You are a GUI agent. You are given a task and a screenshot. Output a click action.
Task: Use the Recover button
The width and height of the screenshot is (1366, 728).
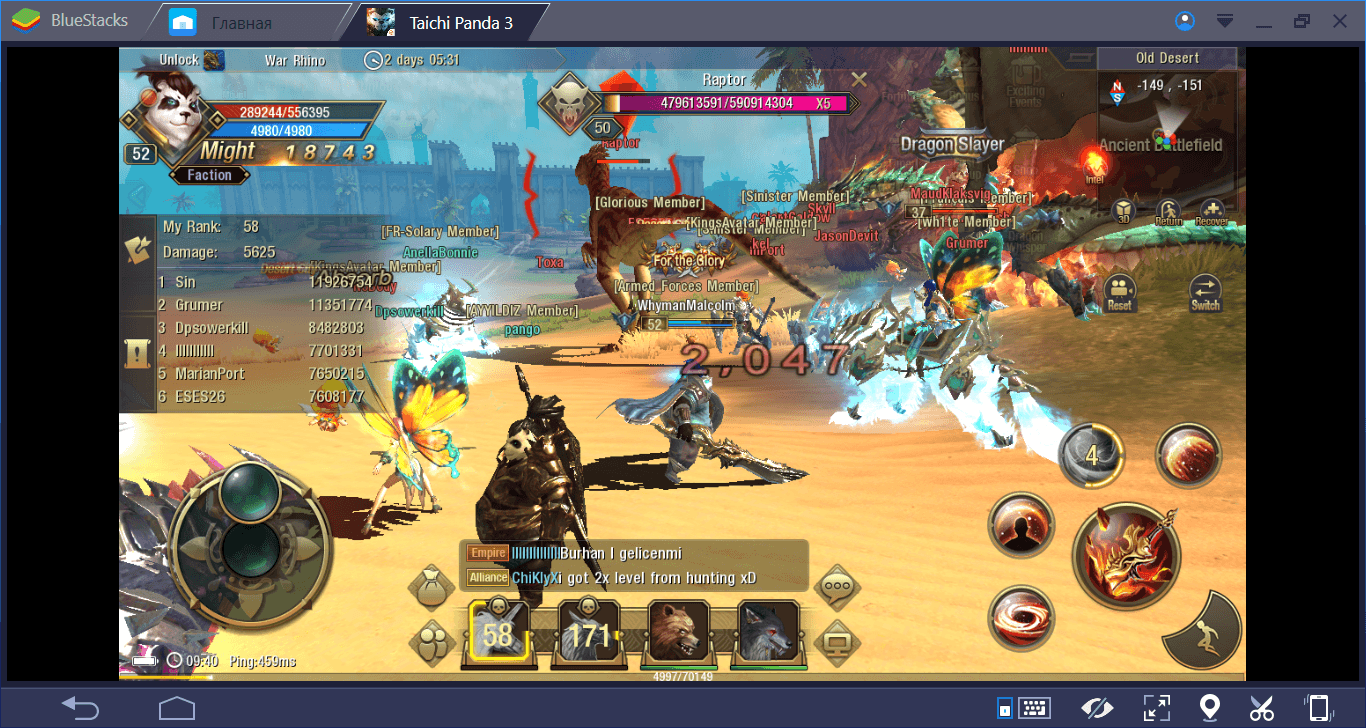point(1211,212)
